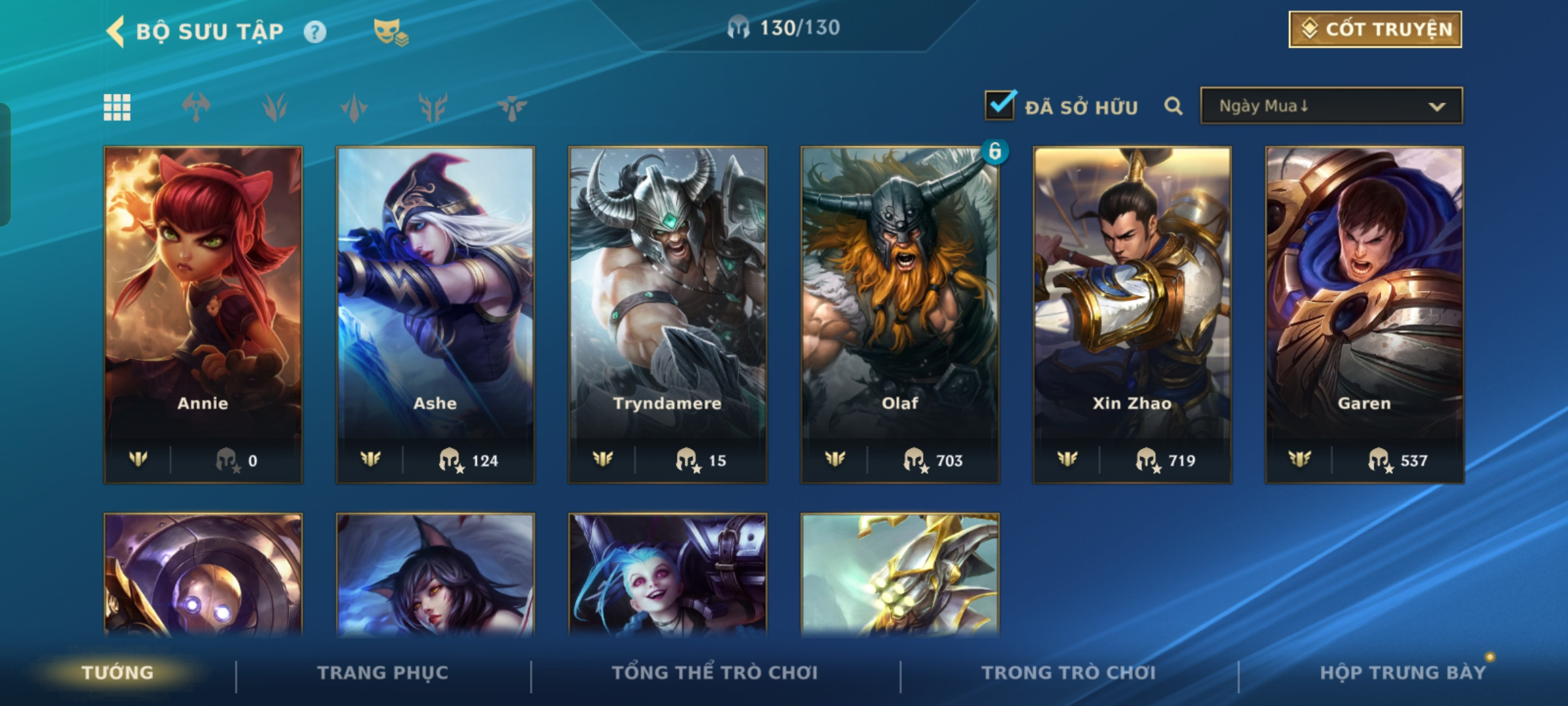Select the Olaf champion card
1568x706 pixels.
[900, 314]
